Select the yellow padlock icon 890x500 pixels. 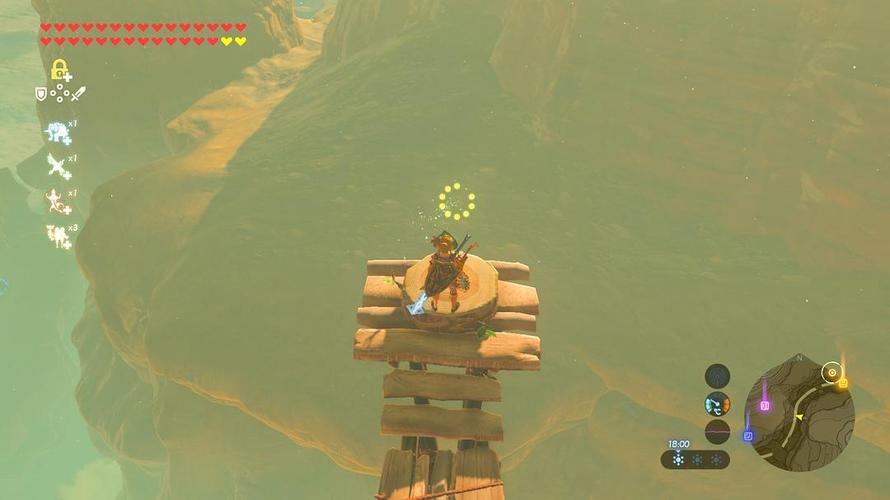coord(60,69)
